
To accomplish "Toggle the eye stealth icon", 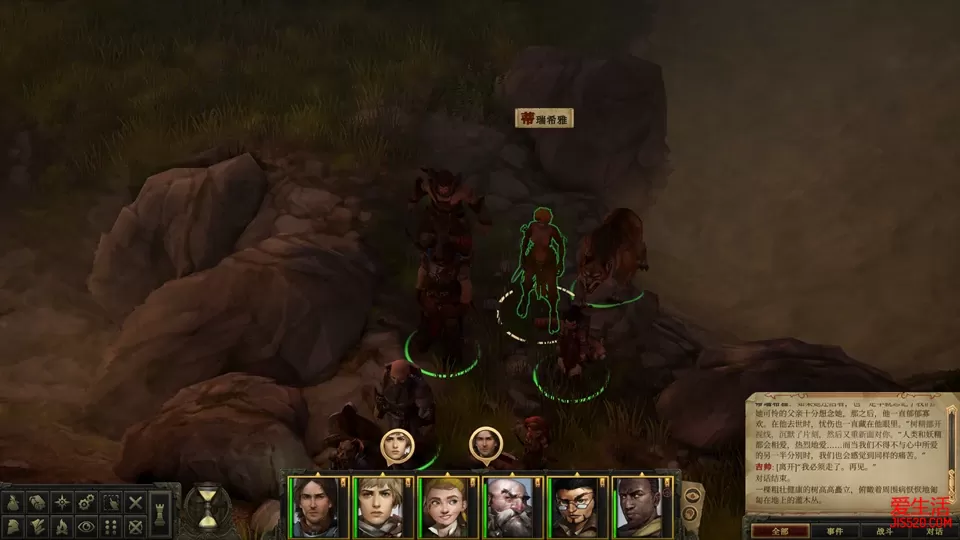I will (x=86, y=526).
